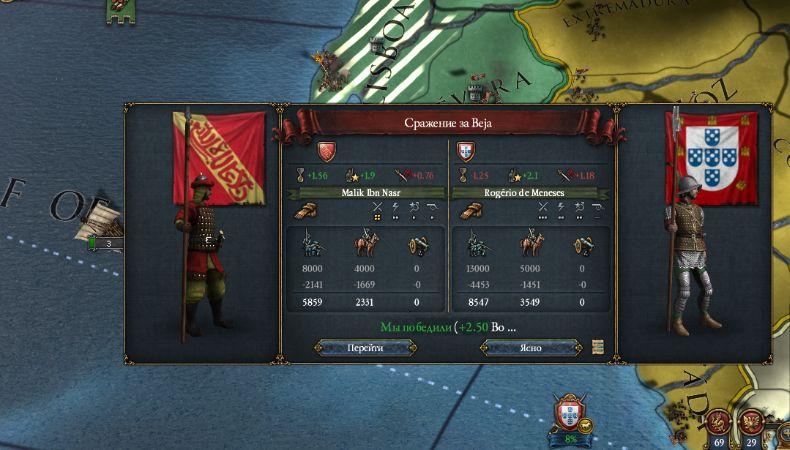Confirm battle result with "Ясно"
Image resolution: width=790 pixels, height=450 pixels.
pyautogui.click(x=531, y=347)
